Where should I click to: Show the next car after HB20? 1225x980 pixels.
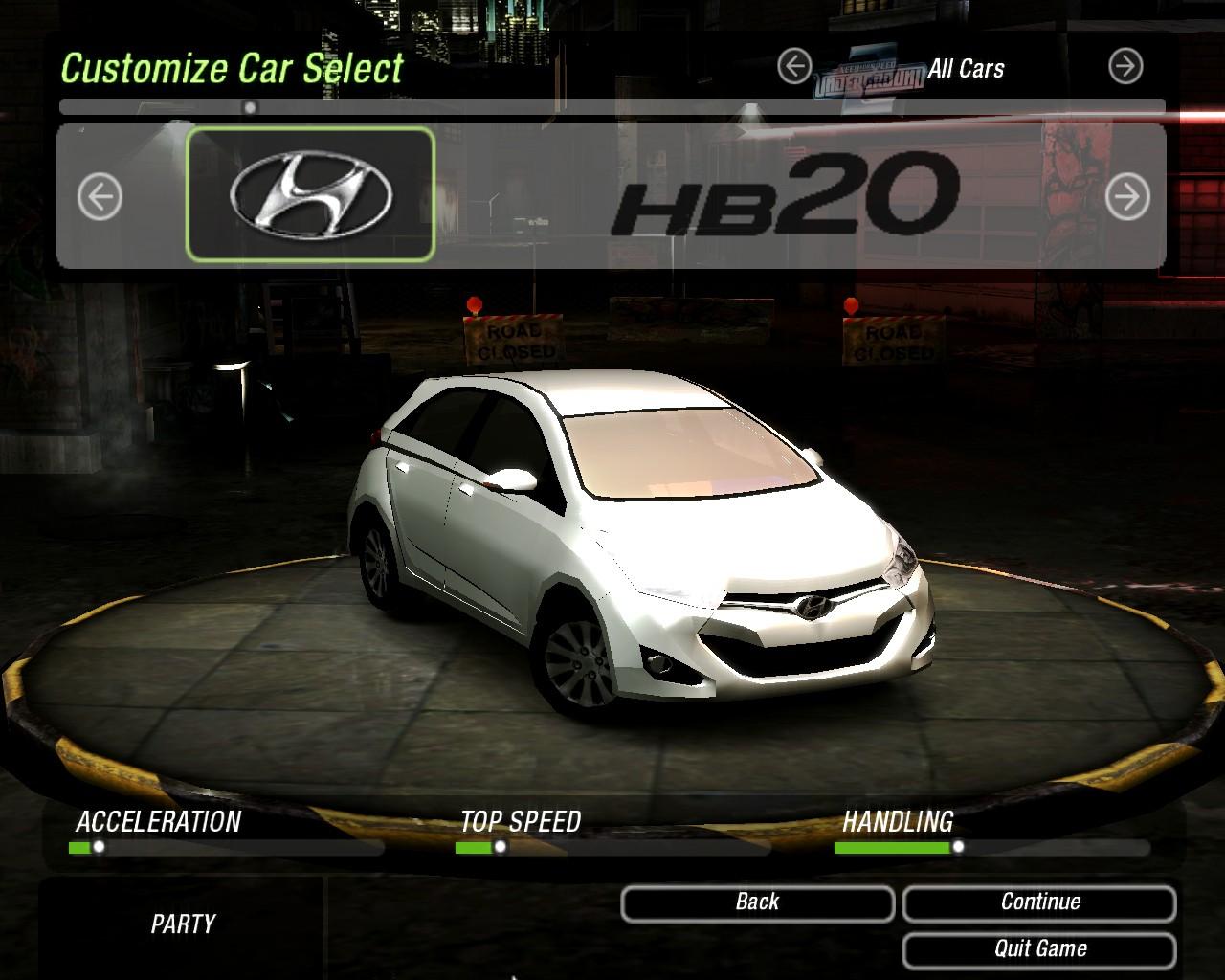point(1126,197)
